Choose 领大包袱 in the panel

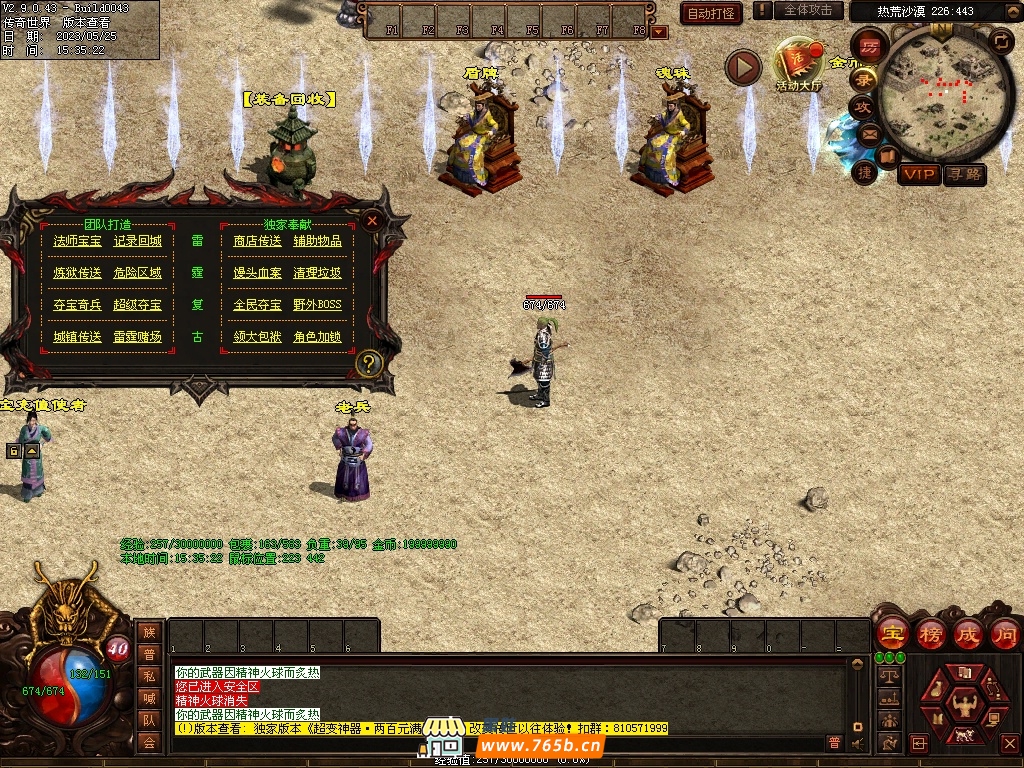coord(257,337)
